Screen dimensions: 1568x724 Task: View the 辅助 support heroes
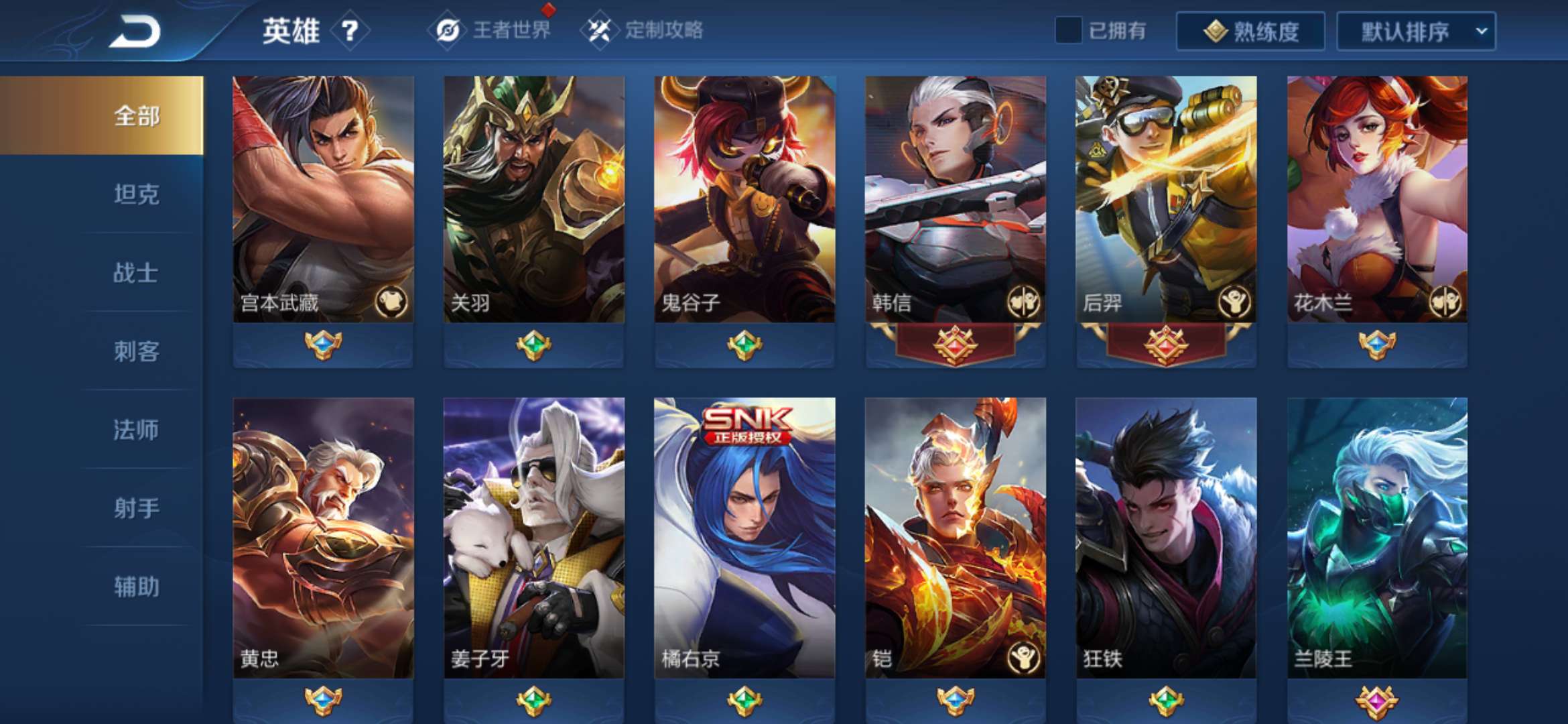136,587
